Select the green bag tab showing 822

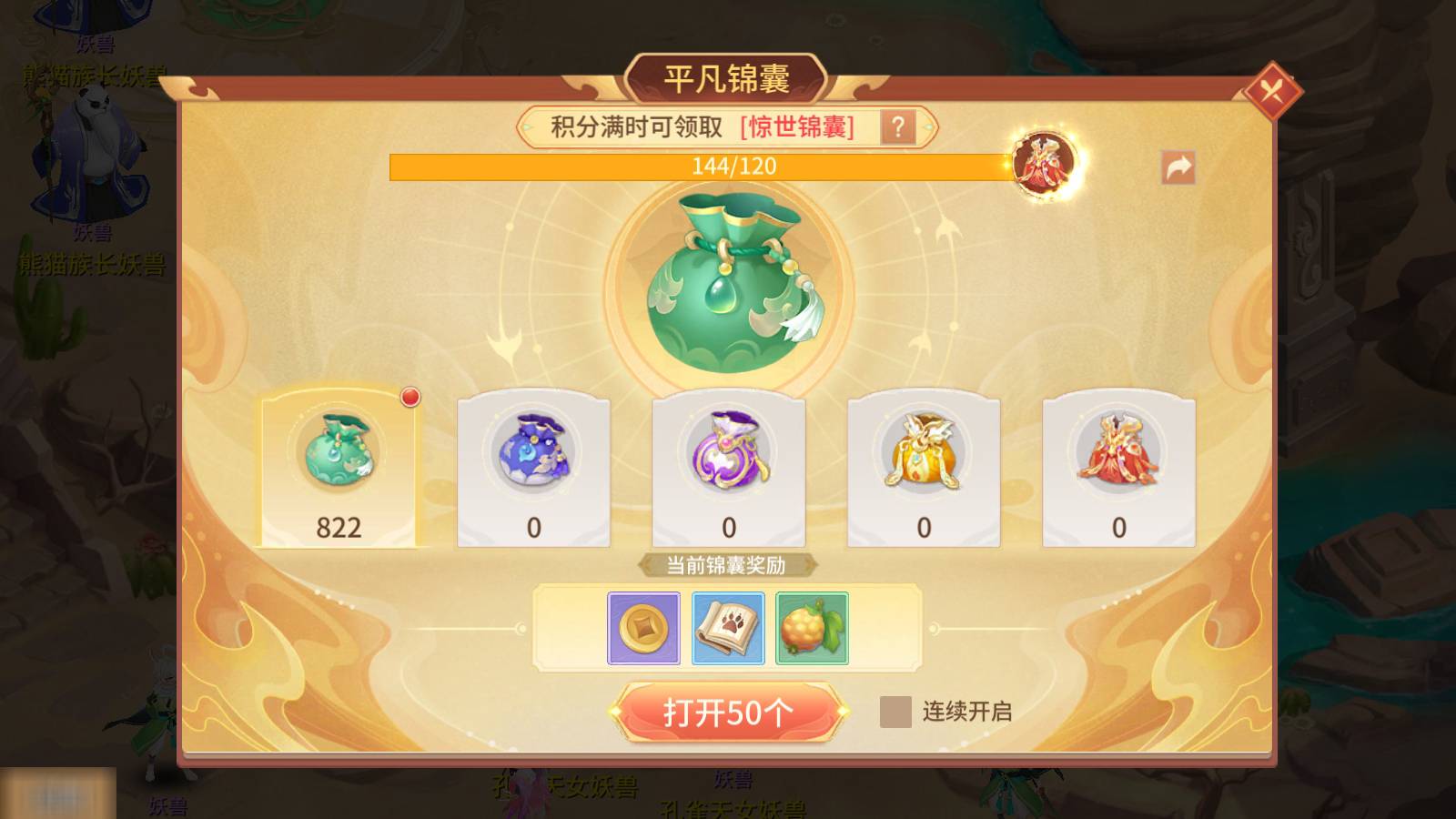pos(339,464)
